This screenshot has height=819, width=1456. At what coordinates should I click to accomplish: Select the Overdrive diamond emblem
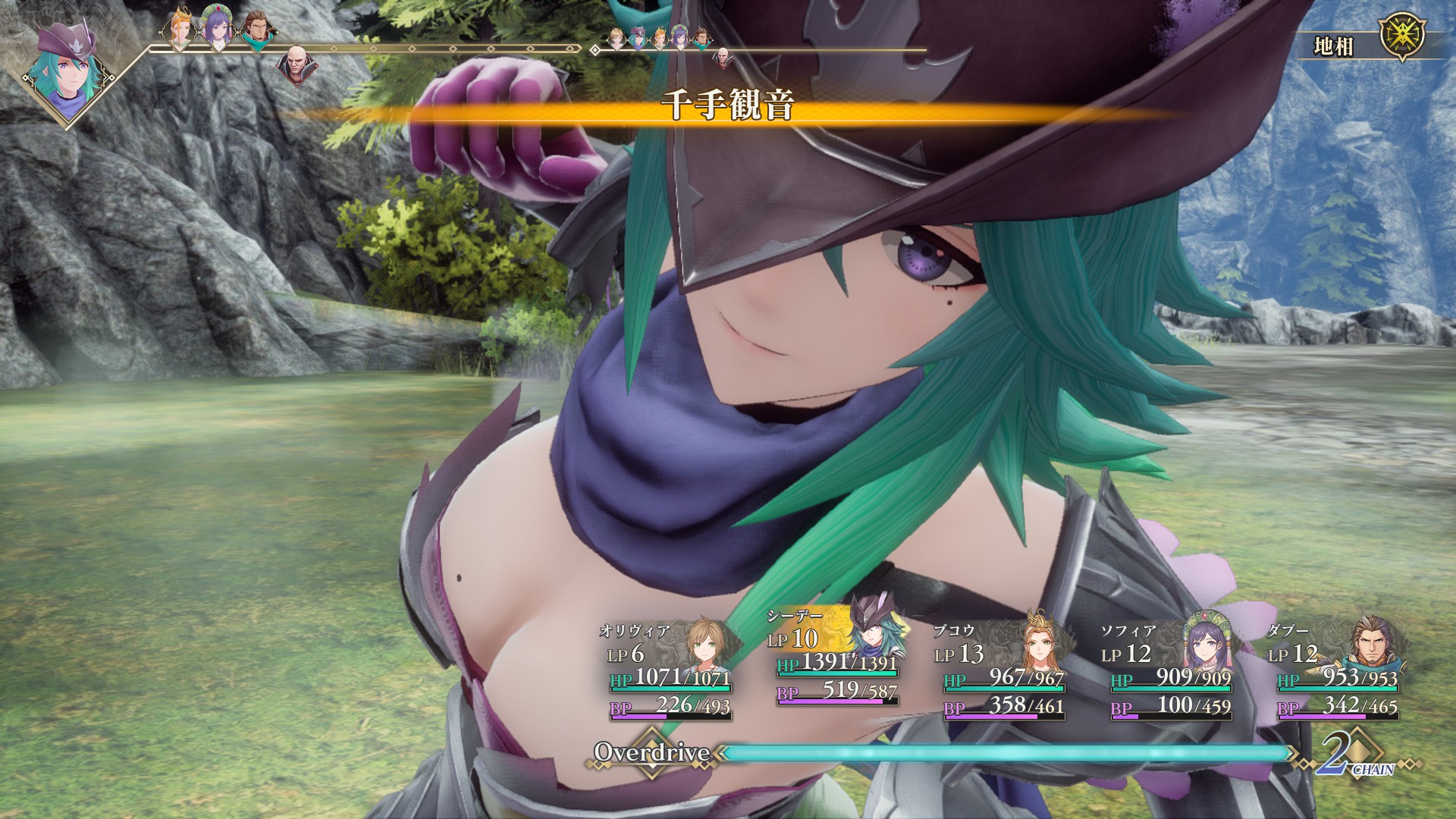pyautogui.click(x=651, y=752)
